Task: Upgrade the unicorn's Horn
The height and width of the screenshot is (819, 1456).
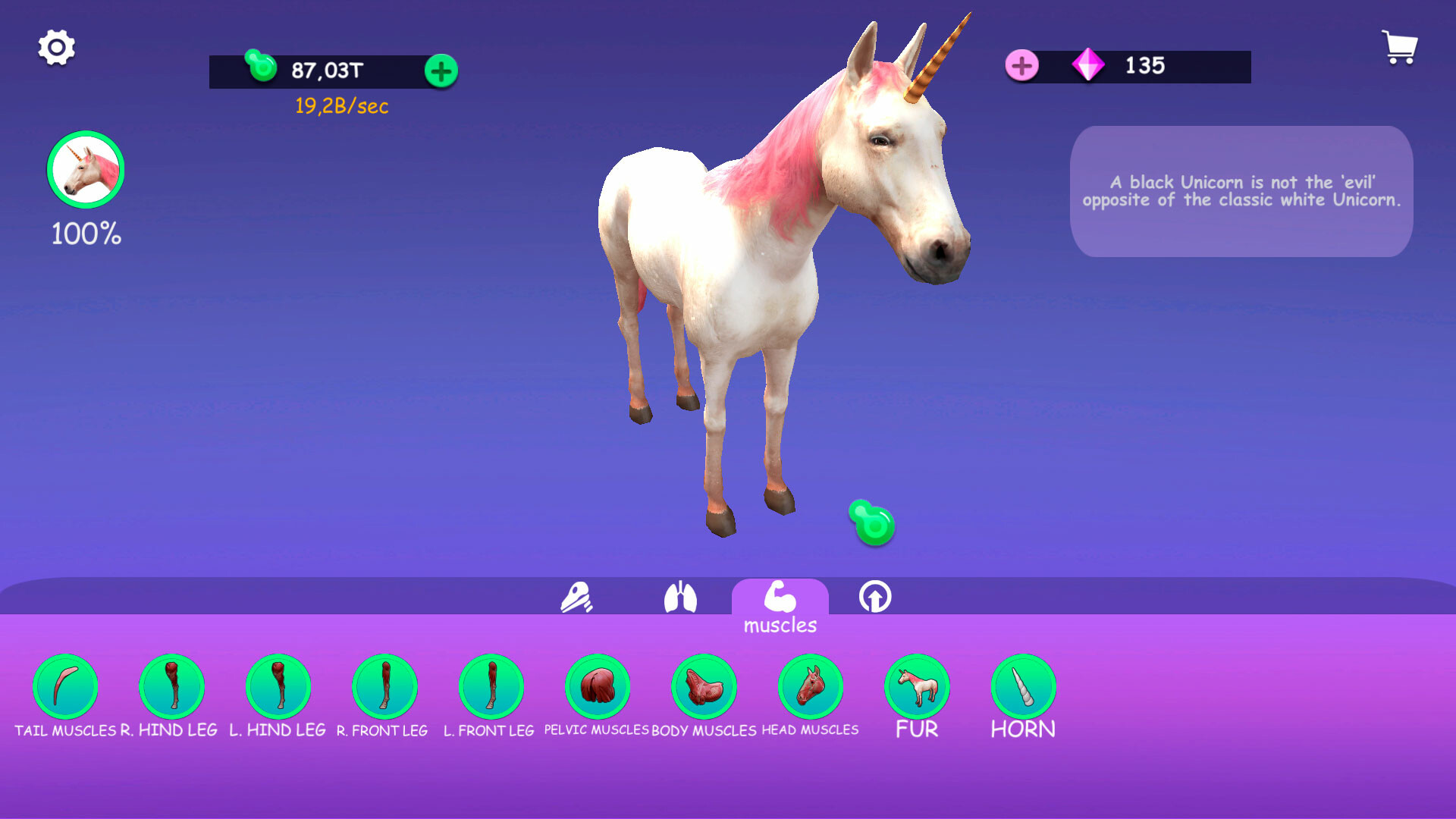Action: [1024, 688]
